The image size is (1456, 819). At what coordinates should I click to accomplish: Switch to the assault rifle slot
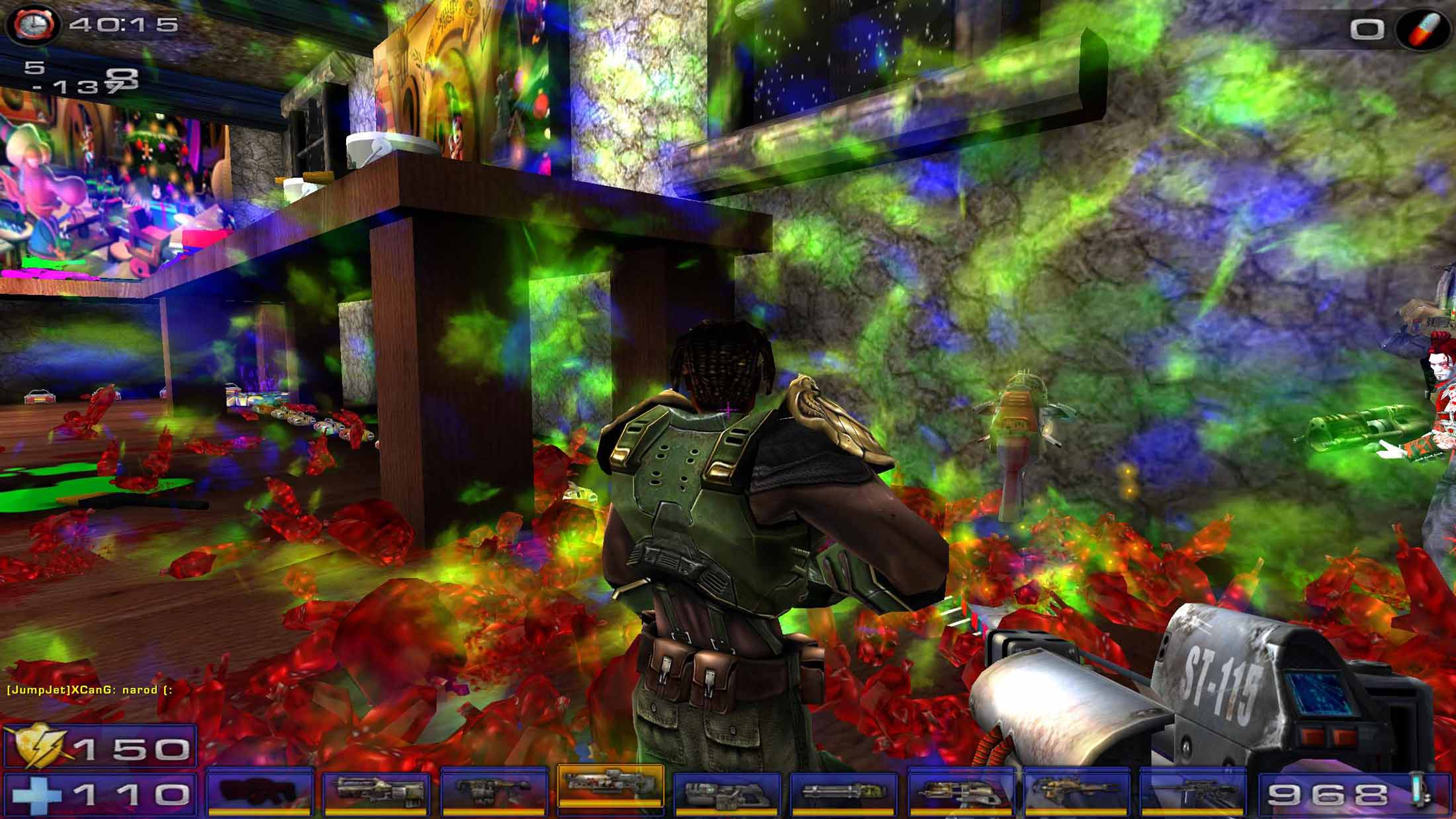click(x=376, y=791)
